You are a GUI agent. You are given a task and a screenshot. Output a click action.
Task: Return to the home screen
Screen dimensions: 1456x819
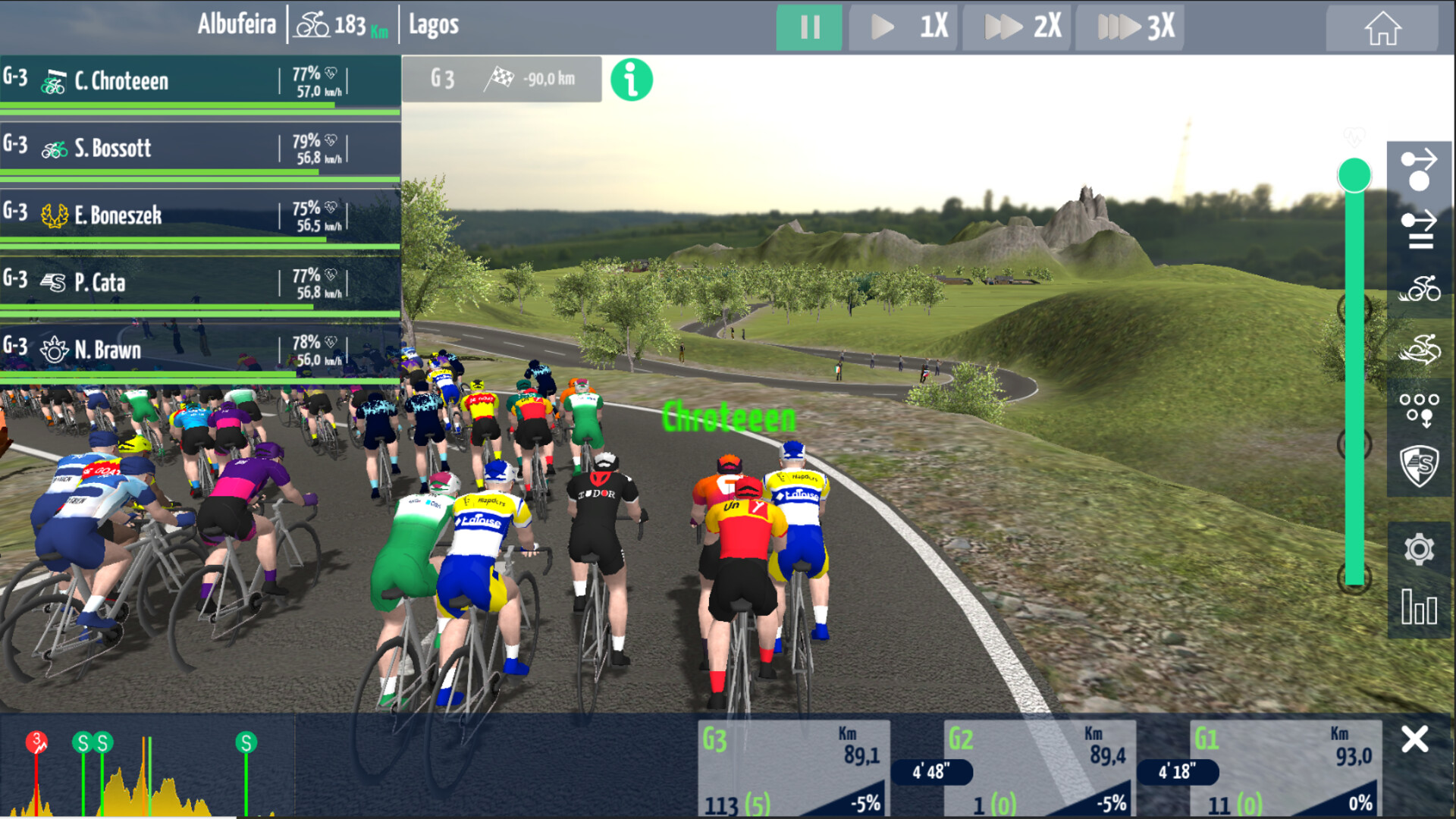(1382, 28)
